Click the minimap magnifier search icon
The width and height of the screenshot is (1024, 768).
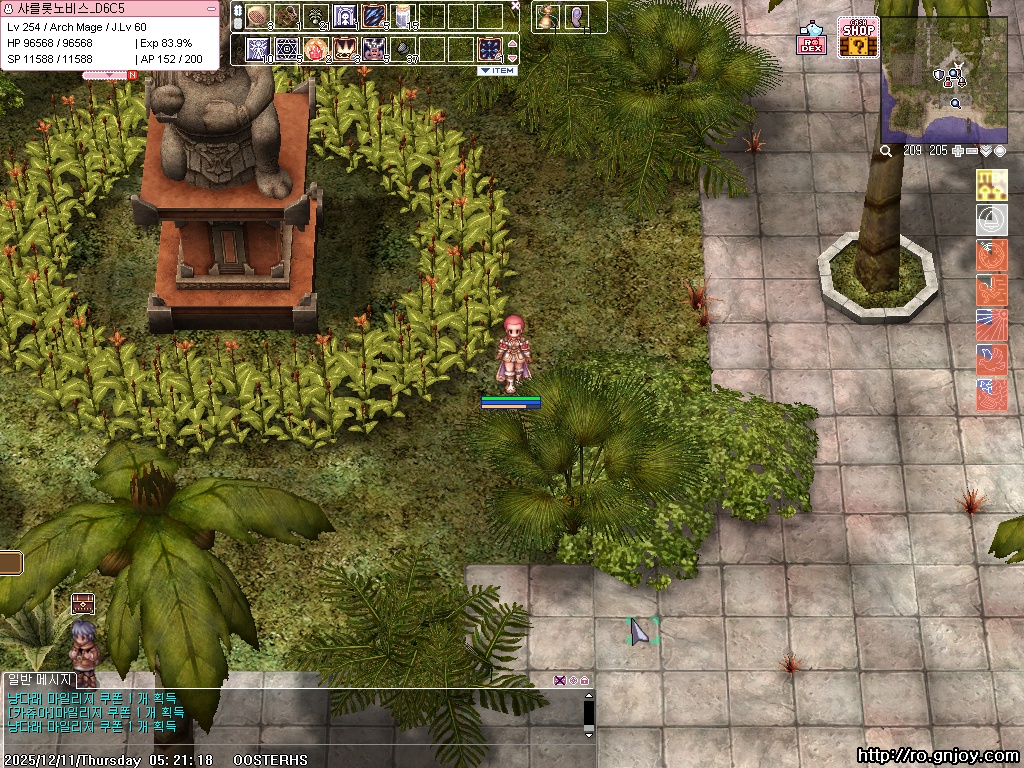click(x=886, y=151)
